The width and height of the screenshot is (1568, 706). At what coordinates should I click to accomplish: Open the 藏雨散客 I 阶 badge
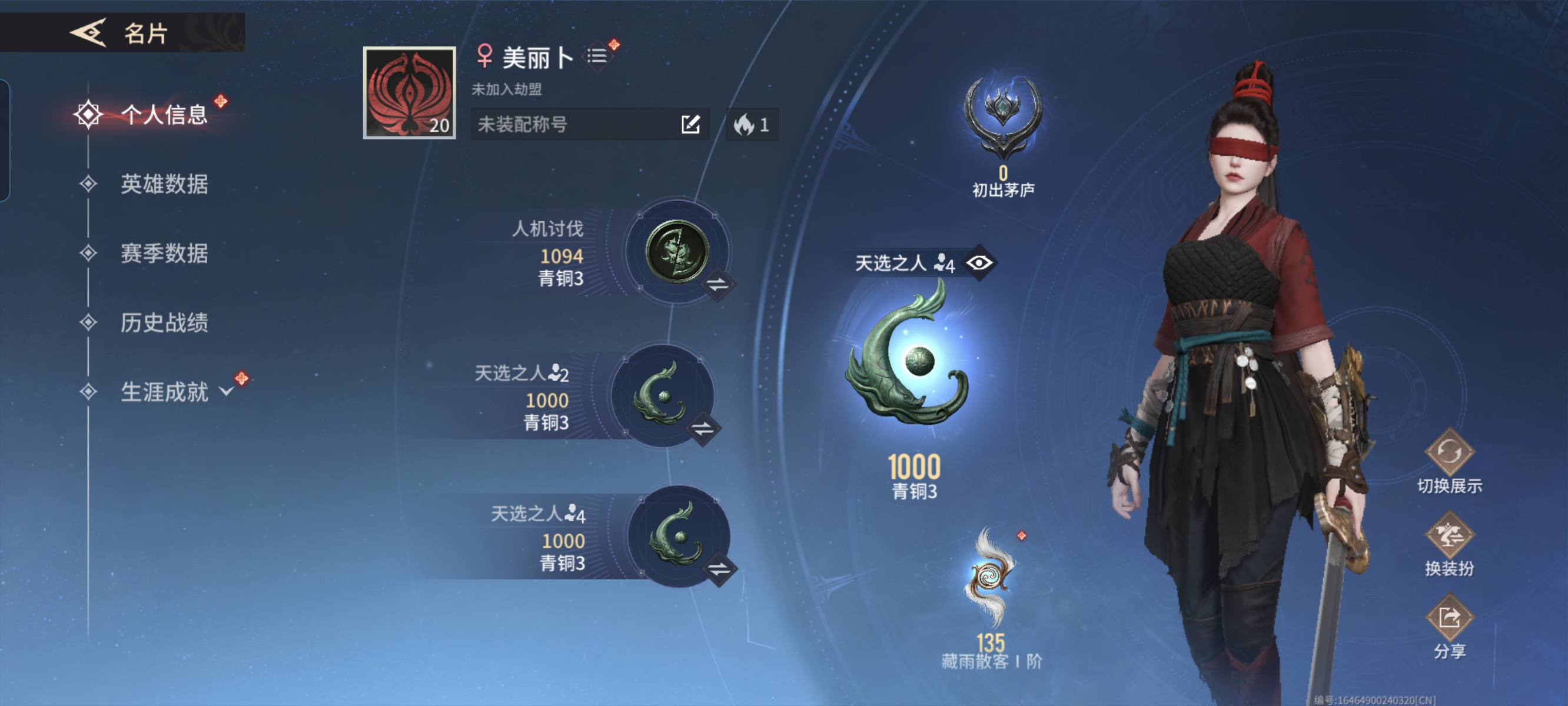[991, 578]
